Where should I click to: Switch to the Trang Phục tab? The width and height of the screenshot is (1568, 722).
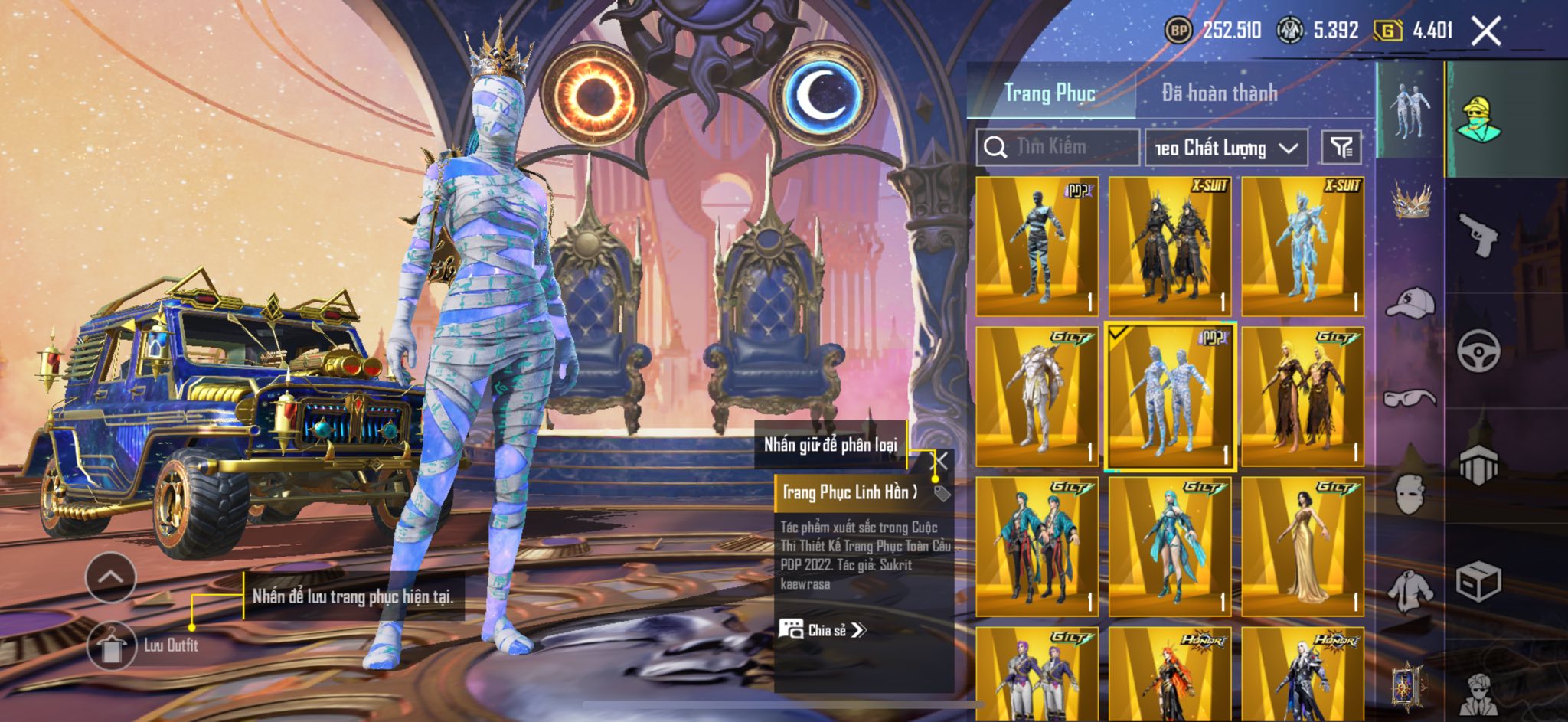(1050, 93)
